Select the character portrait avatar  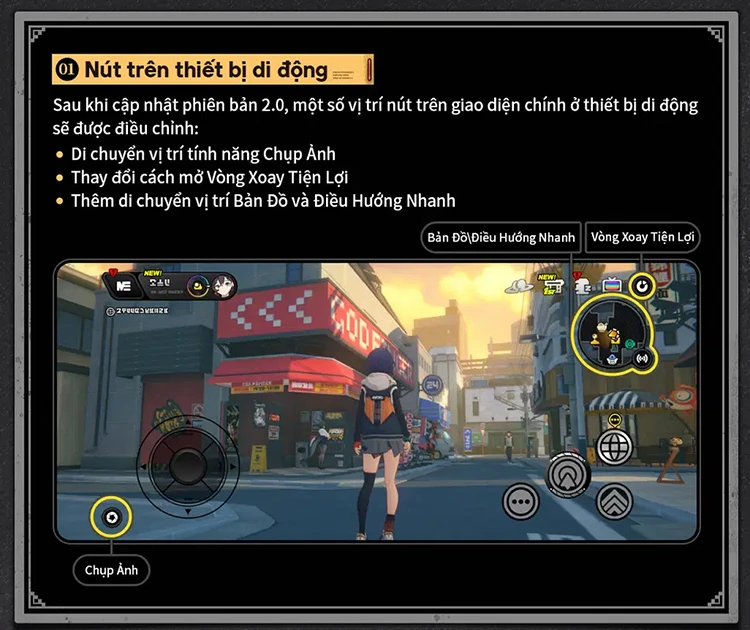point(223,285)
